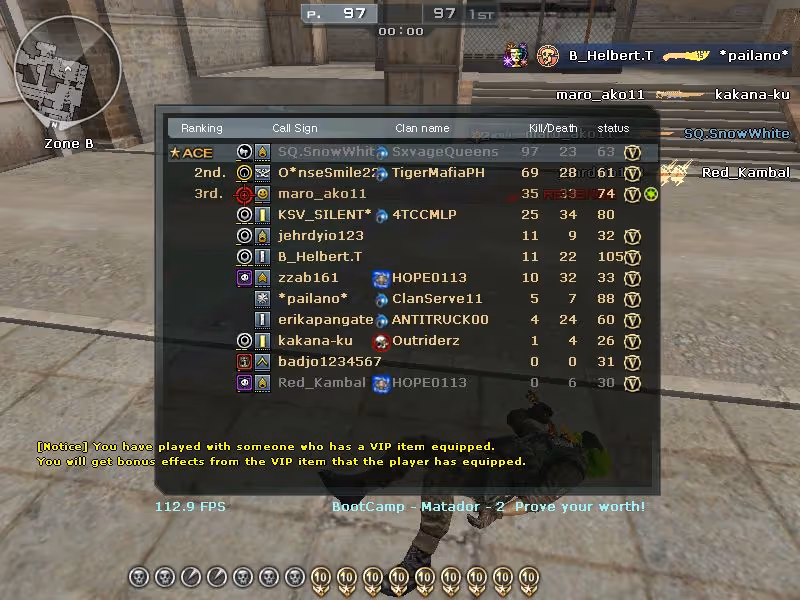Click the Ranking column header
This screenshot has width=800, height=600.
click(202, 128)
